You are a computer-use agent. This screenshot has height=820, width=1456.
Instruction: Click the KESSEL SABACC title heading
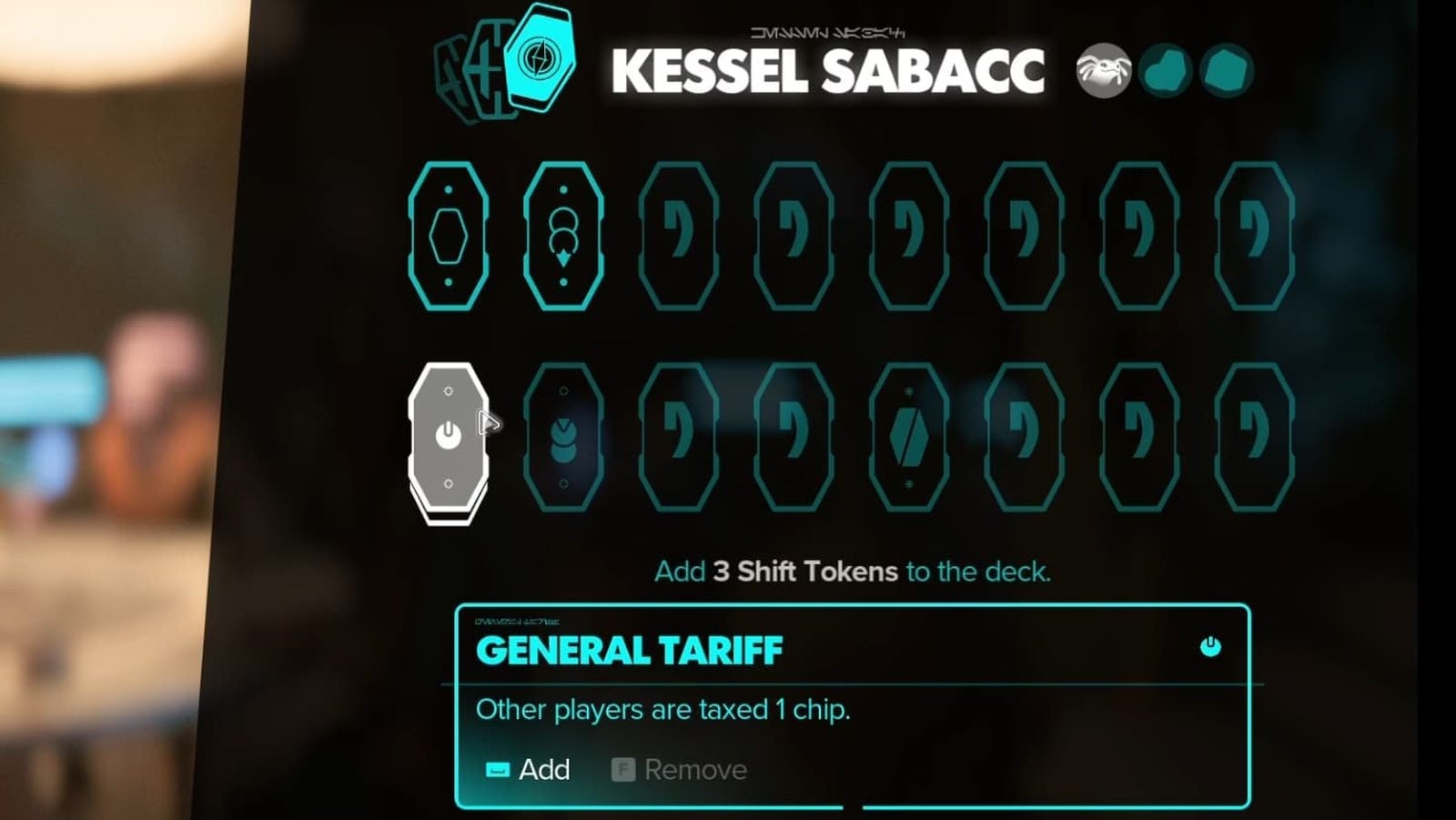tap(828, 71)
